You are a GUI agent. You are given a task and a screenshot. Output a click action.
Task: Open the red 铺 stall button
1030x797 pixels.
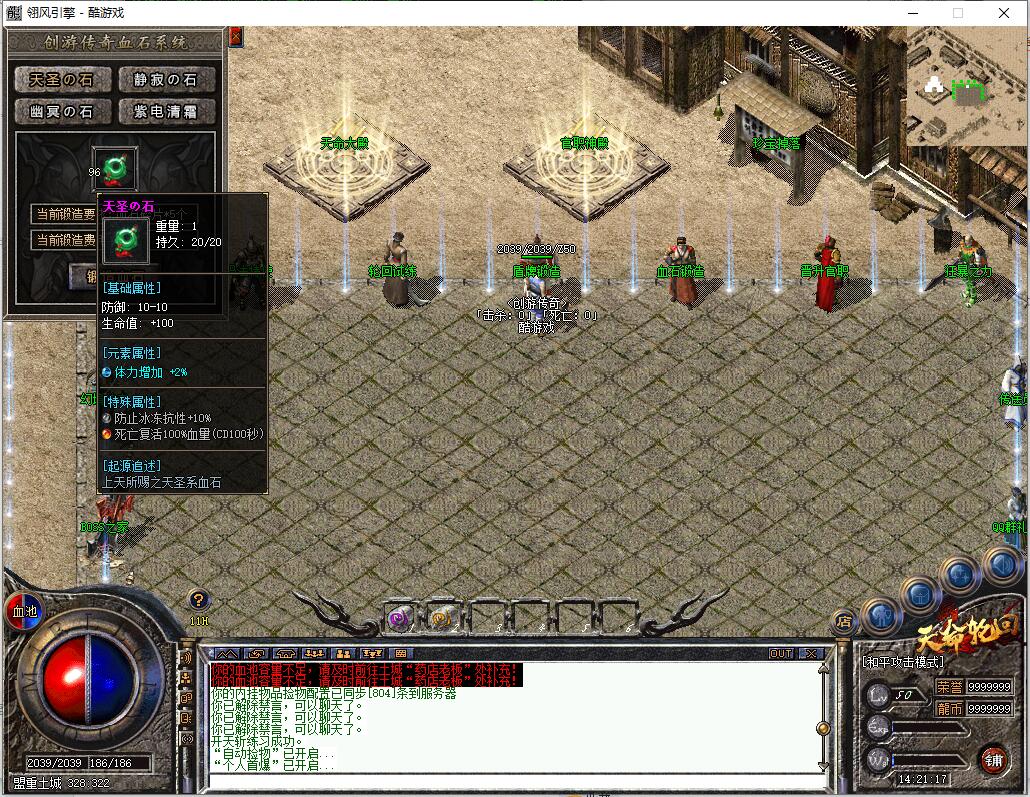pos(993,758)
